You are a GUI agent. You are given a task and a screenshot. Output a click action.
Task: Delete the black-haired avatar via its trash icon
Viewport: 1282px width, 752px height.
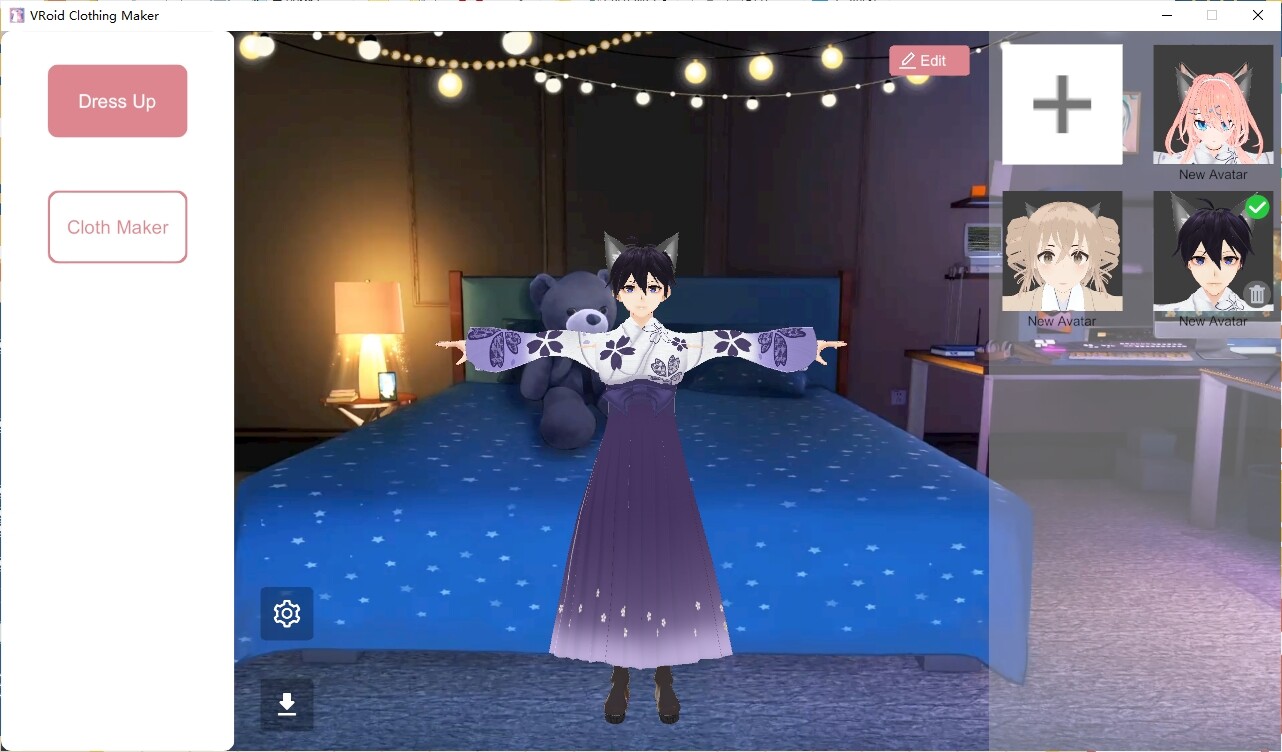pos(1257,293)
